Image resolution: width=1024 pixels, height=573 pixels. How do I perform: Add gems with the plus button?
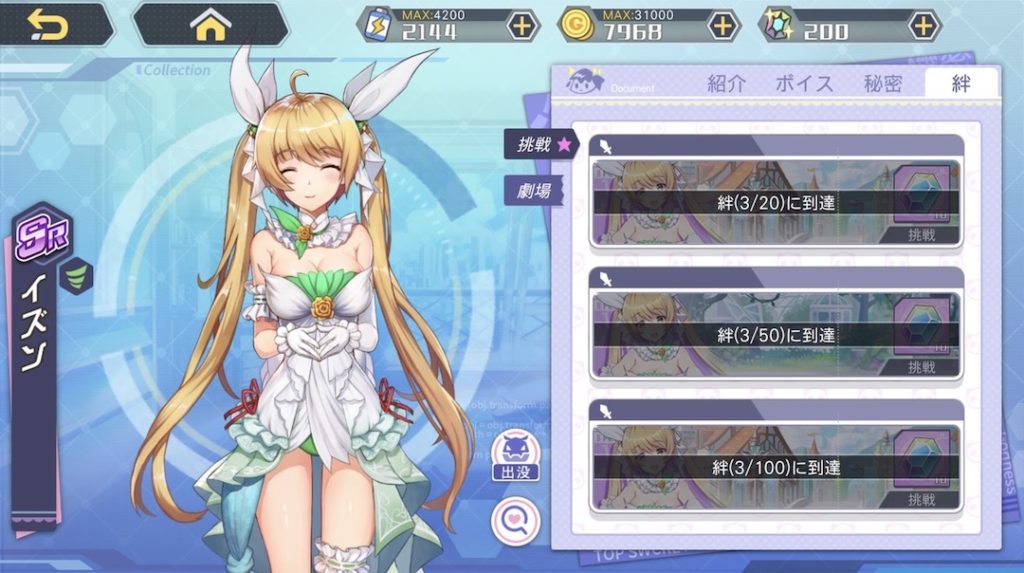tap(924, 25)
